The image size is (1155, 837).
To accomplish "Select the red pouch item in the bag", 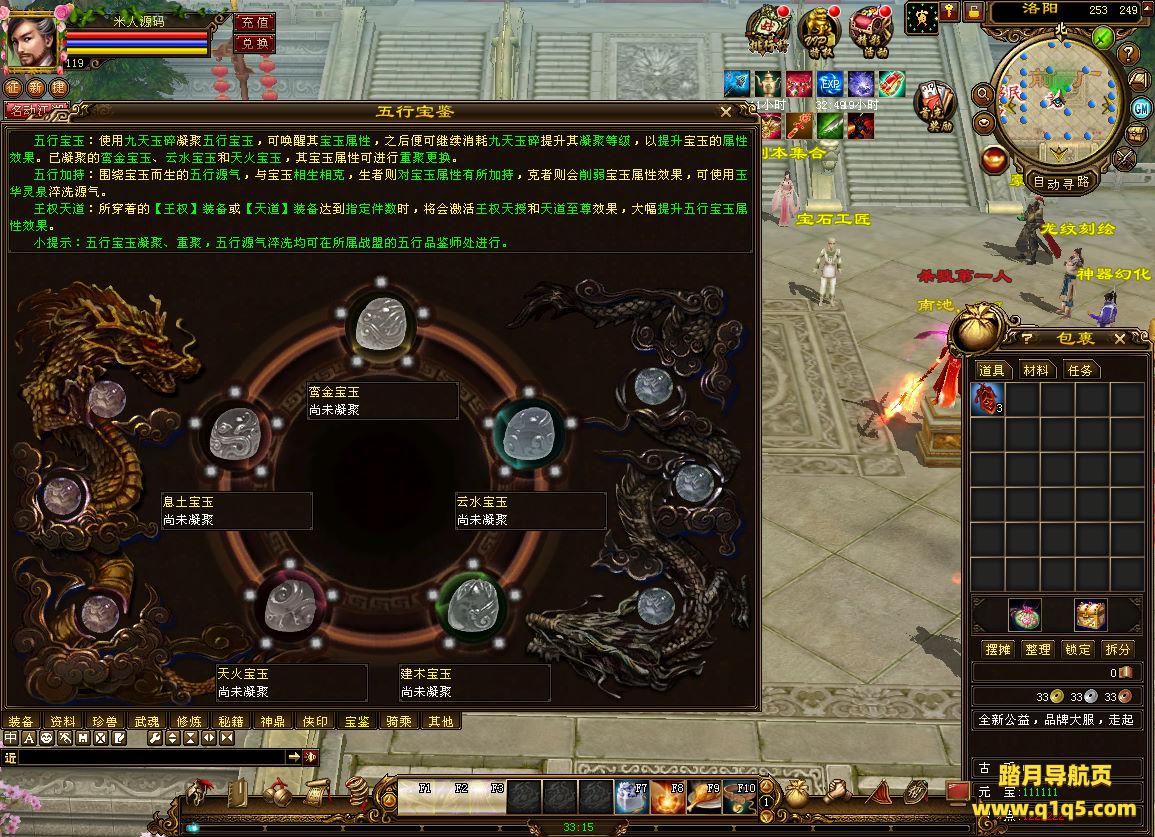I will (x=987, y=400).
